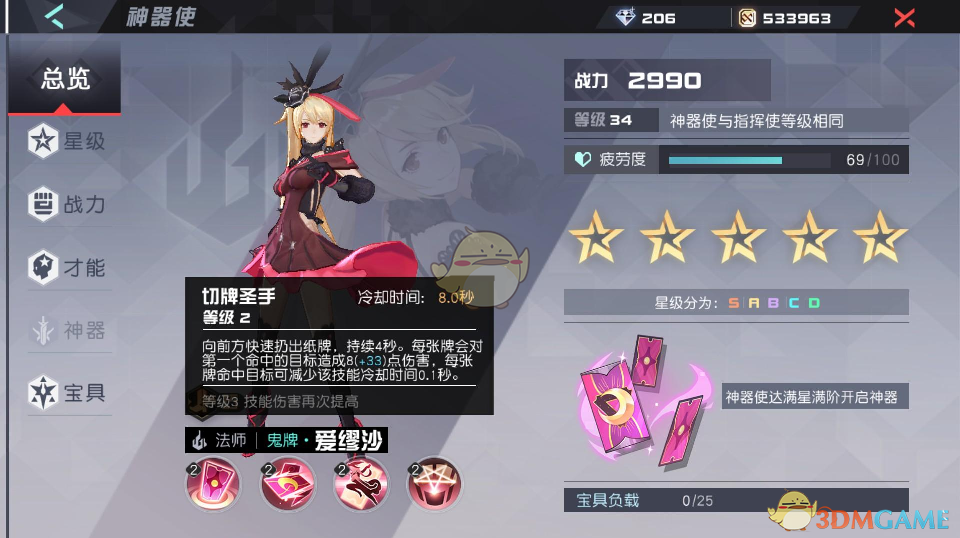The height and width of the screenshot is (538, 960).
Task: Open the 宝具负载 treasure load bar
Action: pyautogui.click(x=736, y=500)
